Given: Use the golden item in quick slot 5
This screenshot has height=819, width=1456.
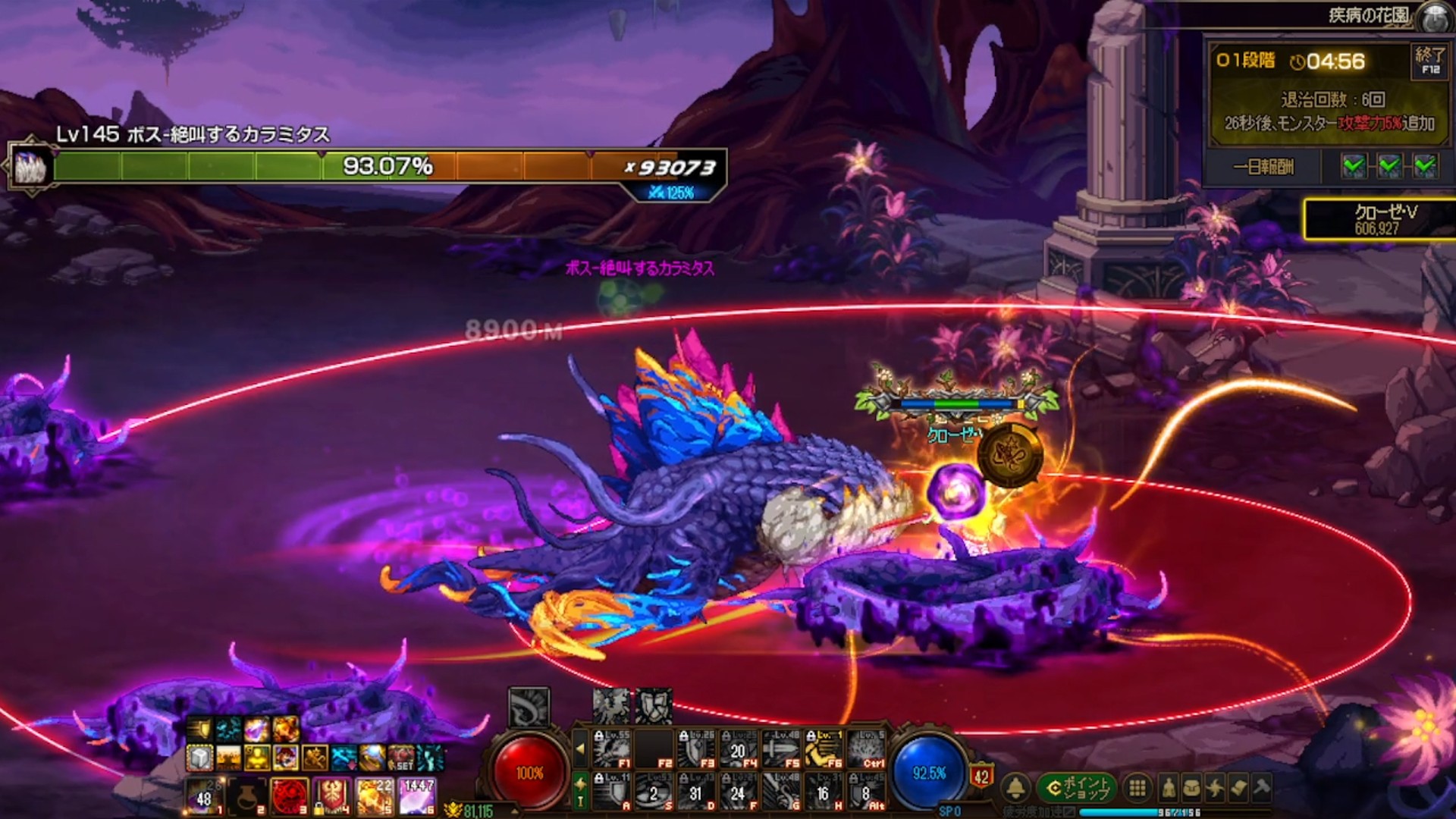Looking at the screenshot, I should pos(374,797).
